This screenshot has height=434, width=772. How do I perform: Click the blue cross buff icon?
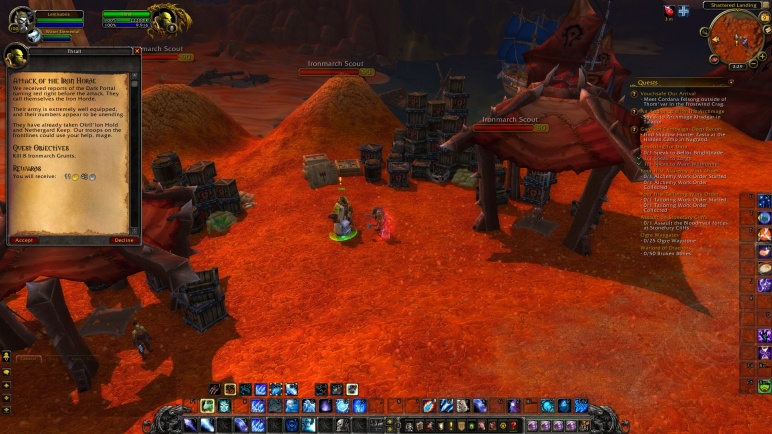pos(684,11)
